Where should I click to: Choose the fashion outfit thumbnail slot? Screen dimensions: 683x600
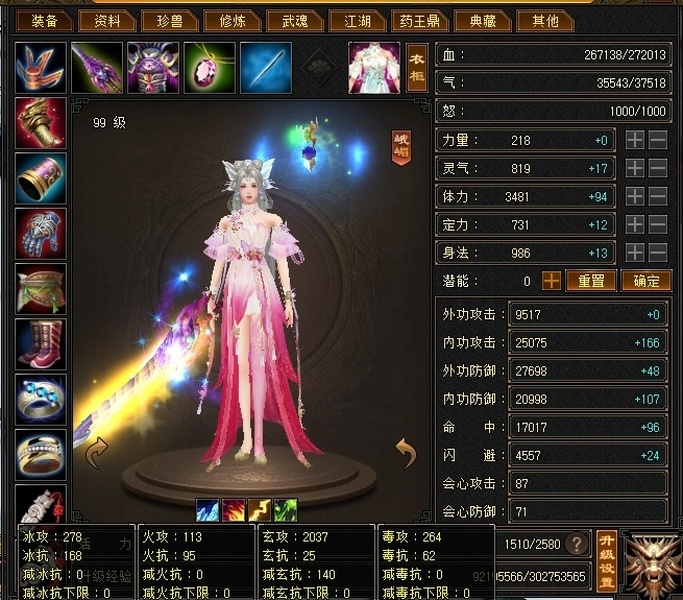coord(373,68)
